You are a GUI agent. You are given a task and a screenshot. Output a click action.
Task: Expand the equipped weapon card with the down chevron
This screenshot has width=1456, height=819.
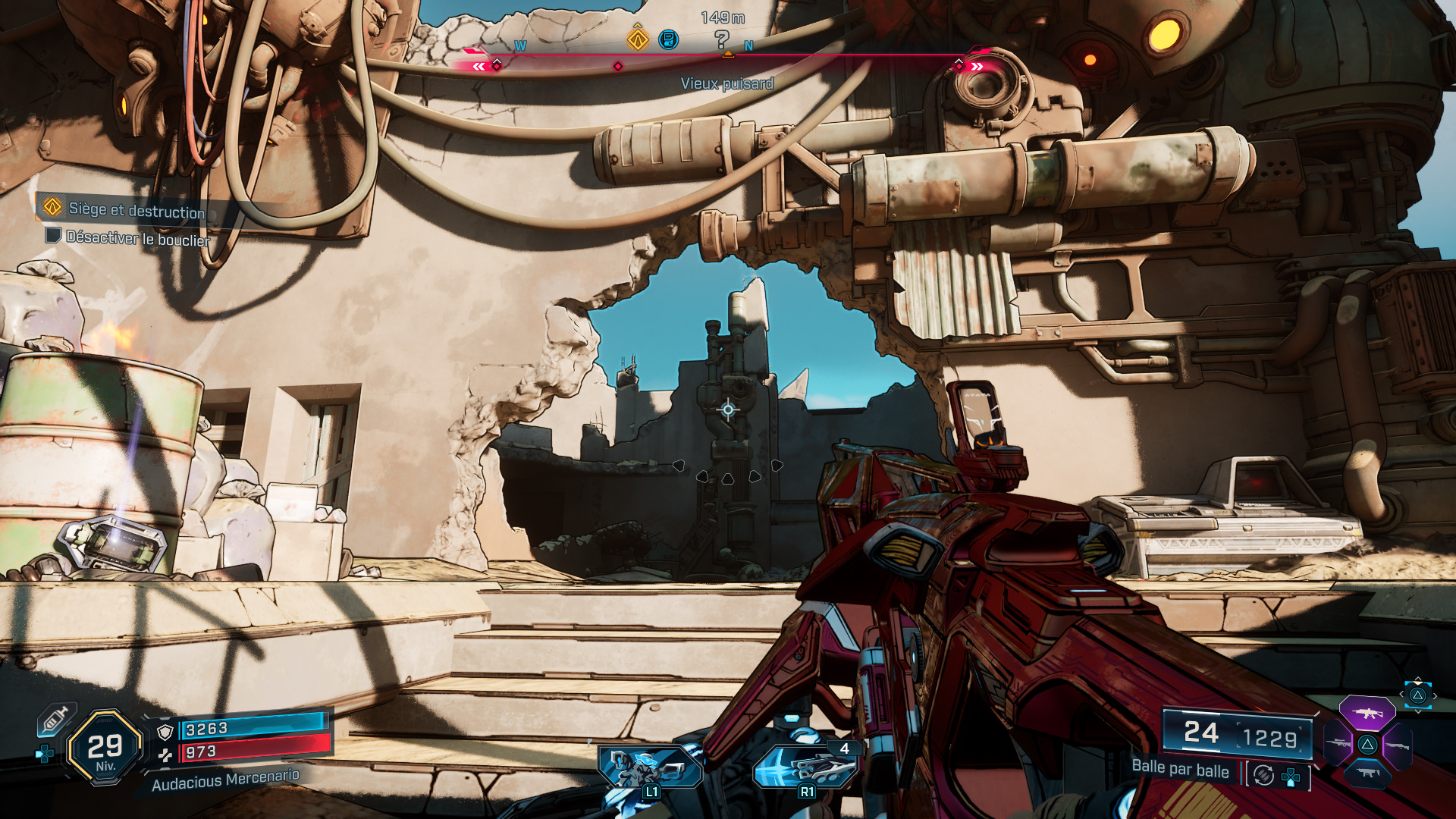(x=1418, y=711)
